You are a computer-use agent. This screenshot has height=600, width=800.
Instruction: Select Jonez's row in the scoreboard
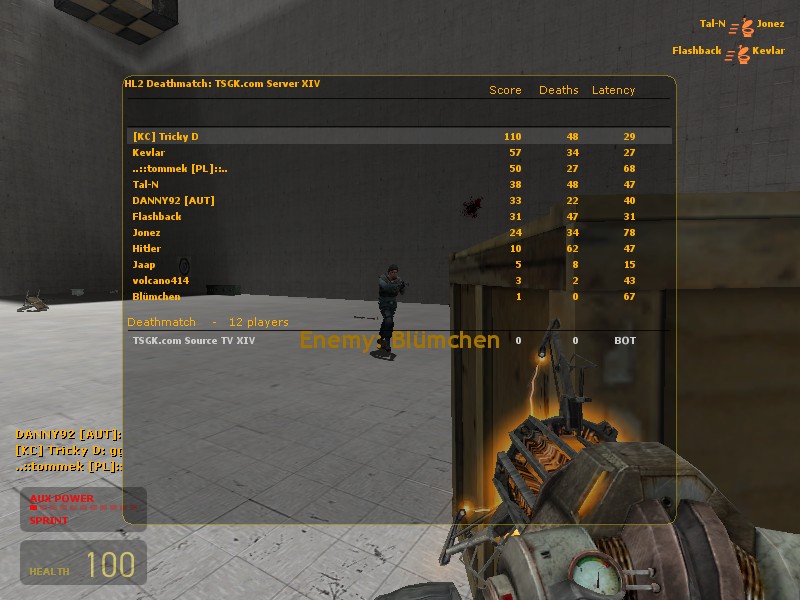click(398, 232)
